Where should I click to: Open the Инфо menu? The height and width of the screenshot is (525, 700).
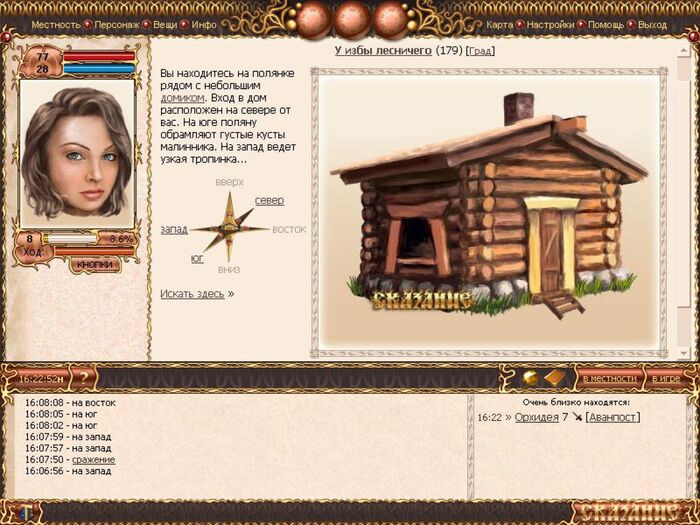pyautogui.click(x=204, y=24)
